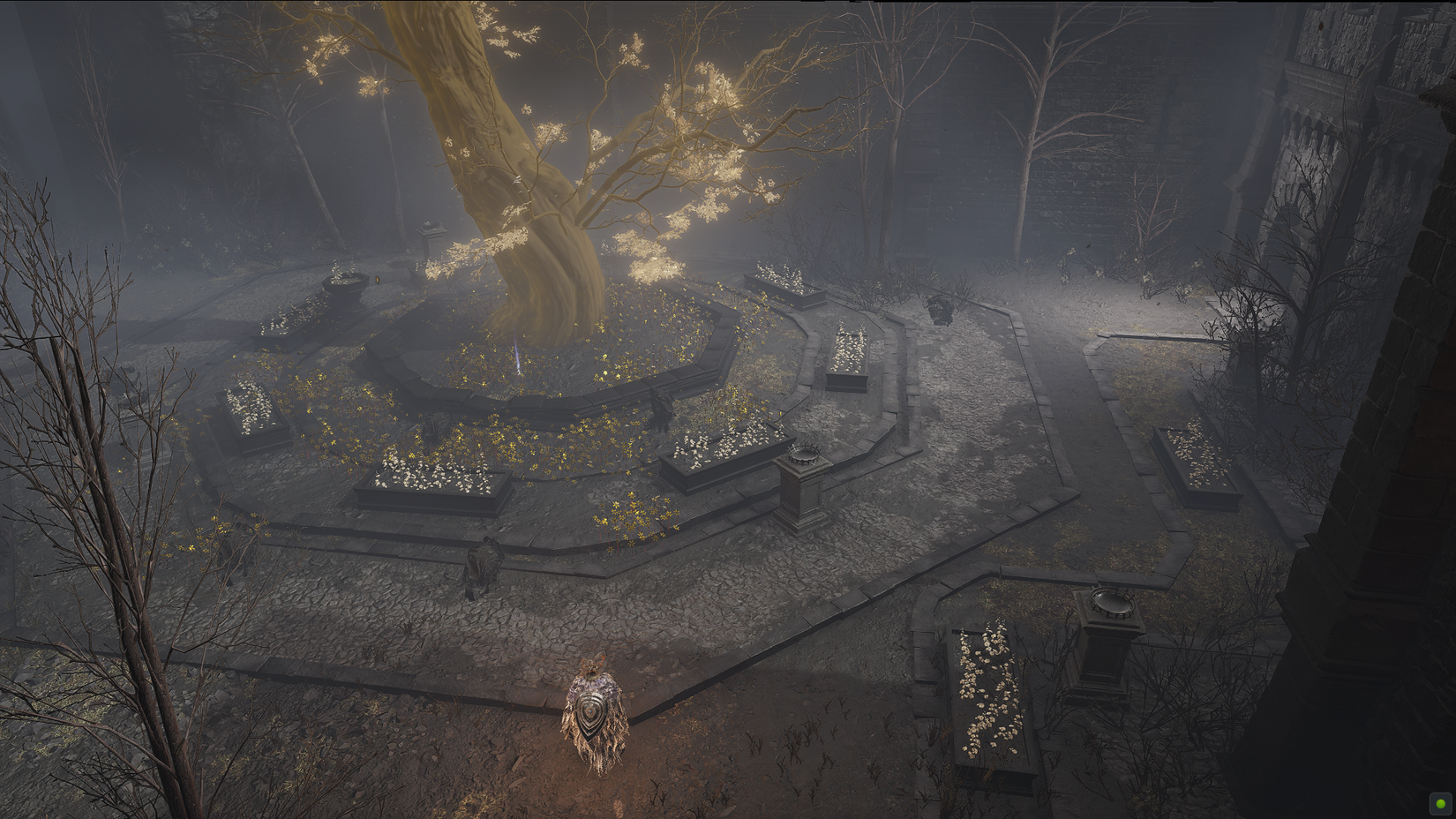
Task: Click the green dot status icon
Action: click(1440, 803)
